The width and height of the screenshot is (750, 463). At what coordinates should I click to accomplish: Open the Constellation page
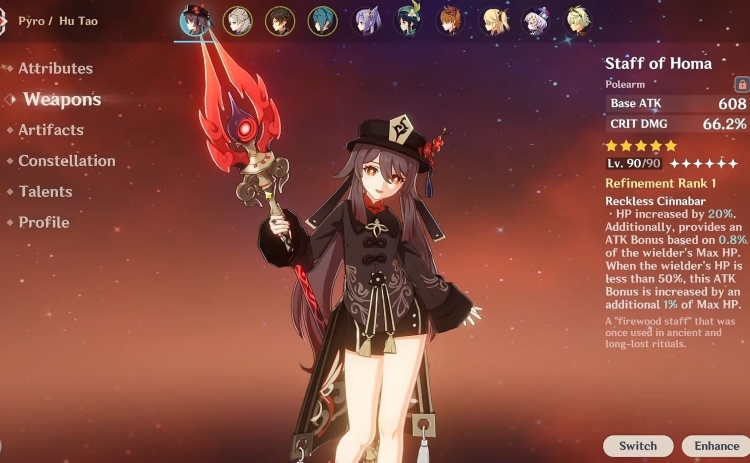[67, 161]
